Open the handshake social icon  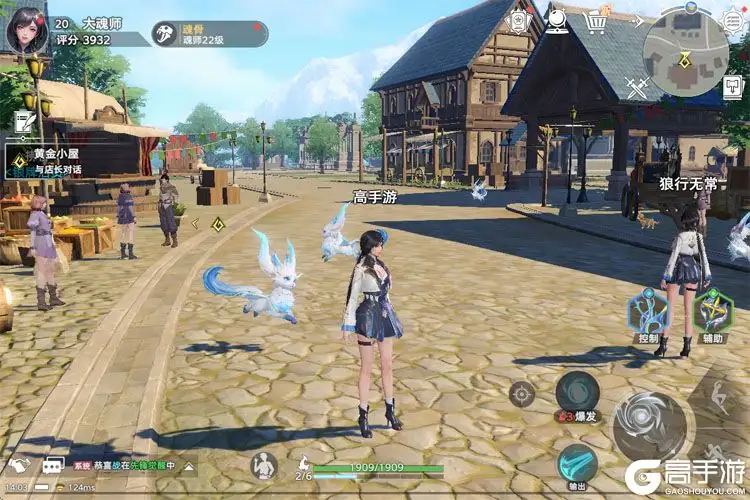click(x=20, y=466)
